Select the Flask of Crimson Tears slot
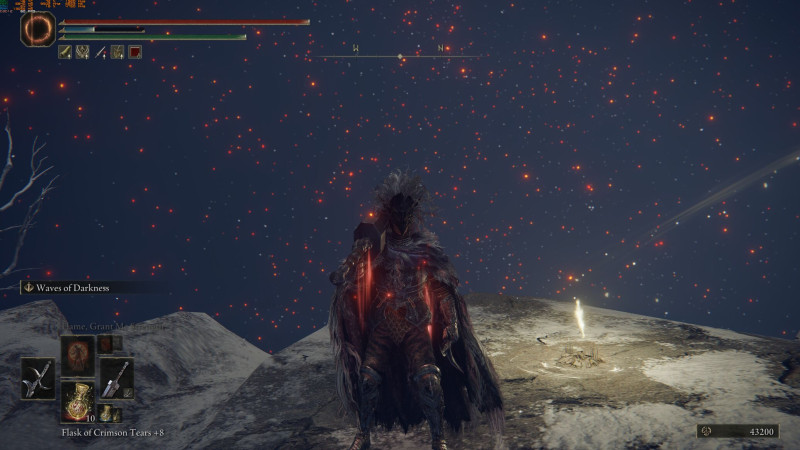800x450 pixels. 78,399
